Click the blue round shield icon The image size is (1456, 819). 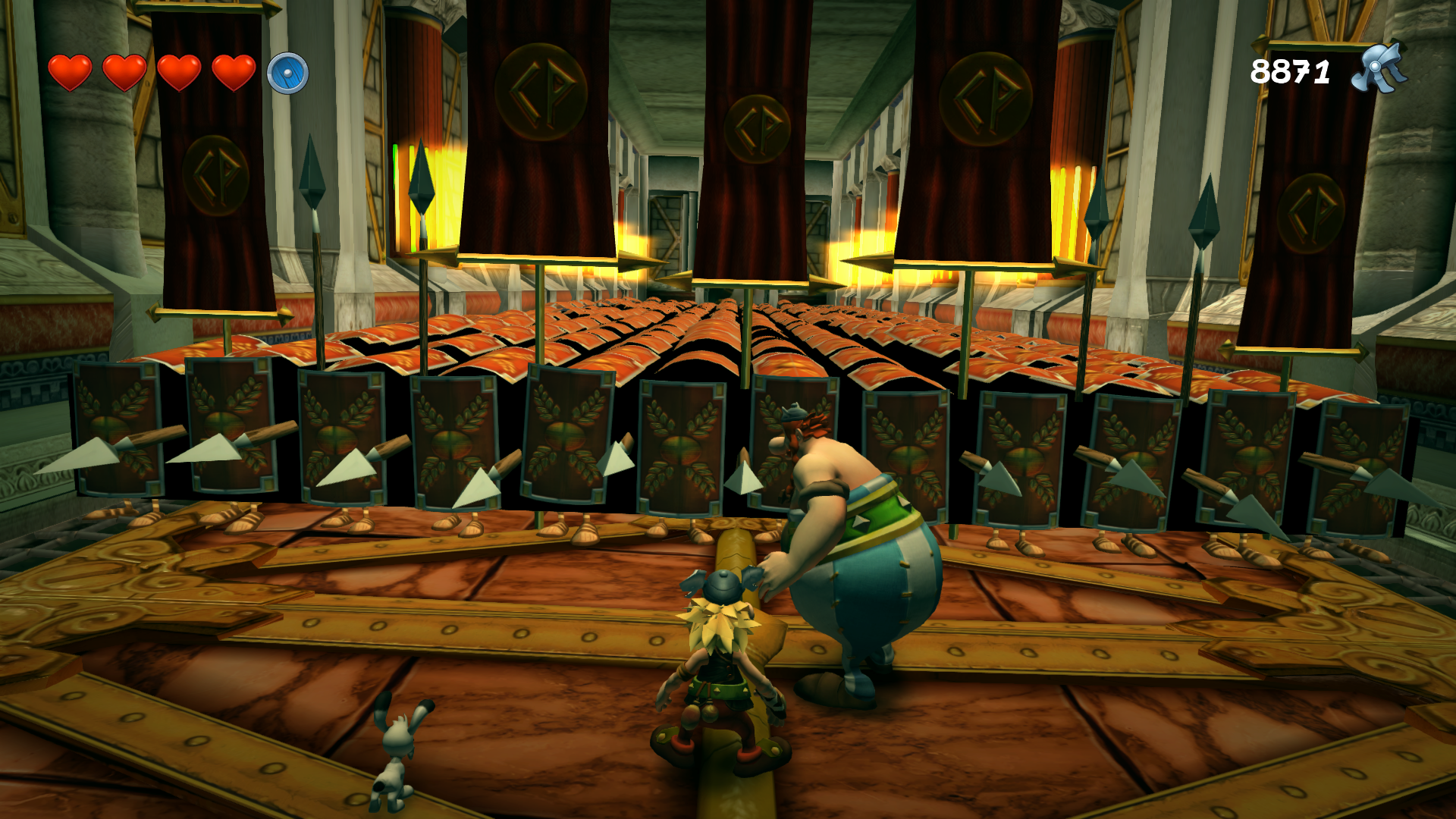point(287,74)
